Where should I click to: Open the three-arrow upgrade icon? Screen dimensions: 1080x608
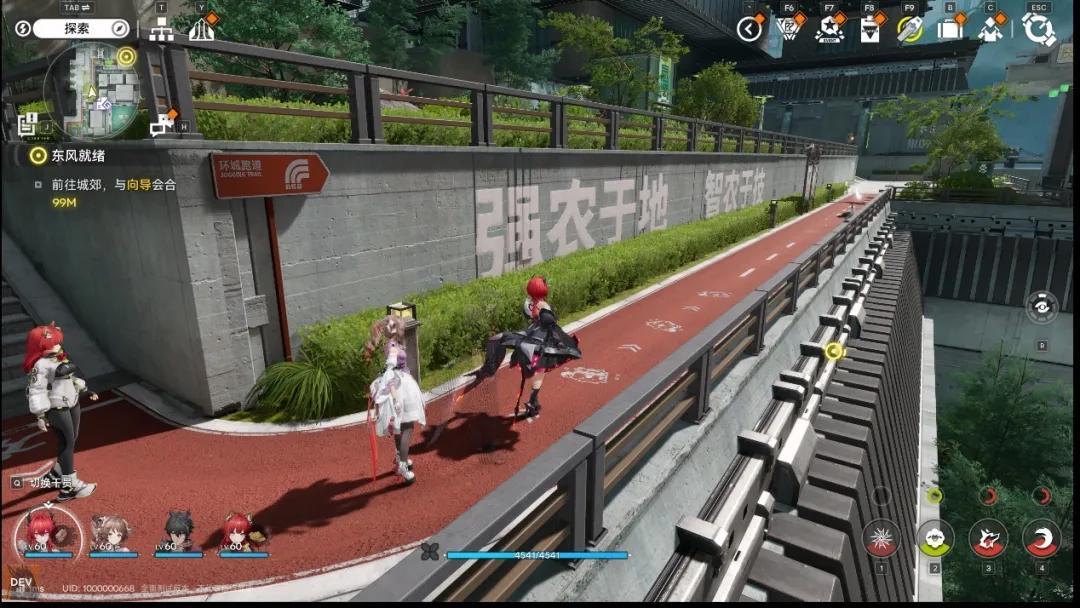point(201,30)
